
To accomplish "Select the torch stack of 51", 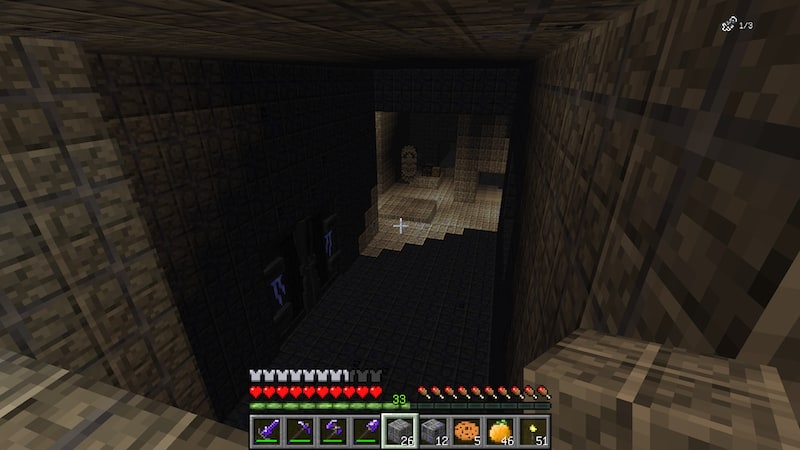I will coord(531,431).
